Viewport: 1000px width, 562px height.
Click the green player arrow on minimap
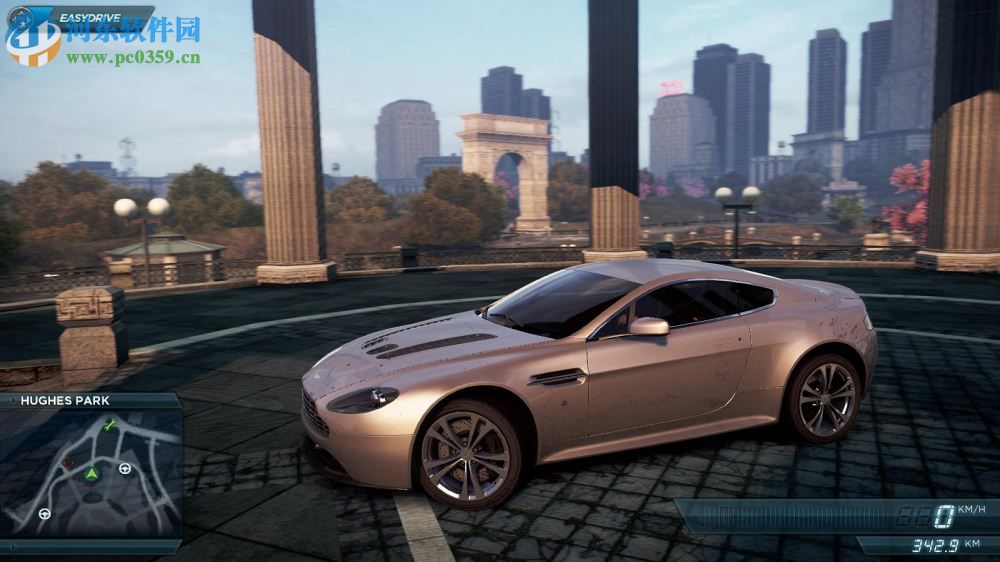(x=91, y=472)
